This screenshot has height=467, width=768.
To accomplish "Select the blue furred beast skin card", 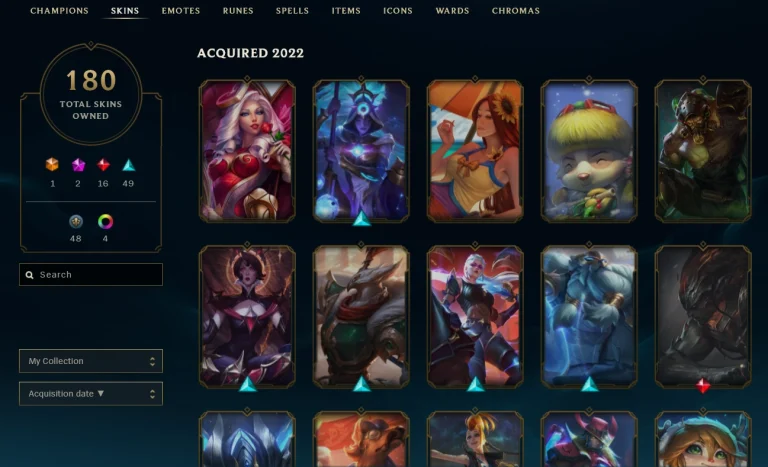I will 589,317.
